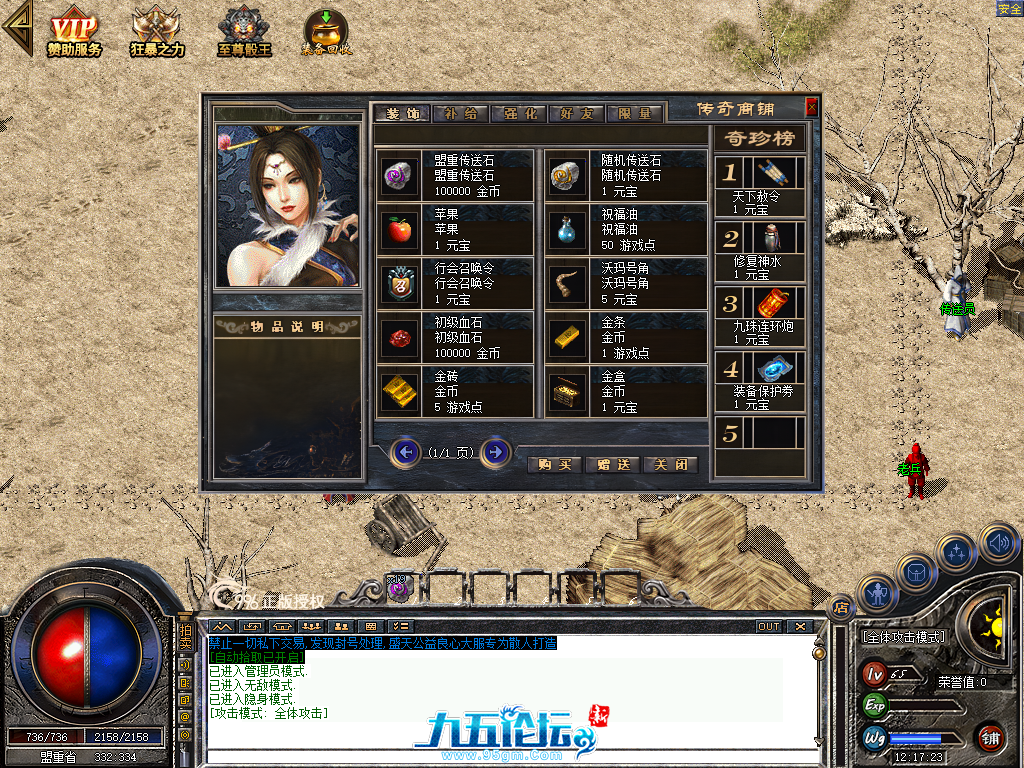
Task: Open the round red 铺 shop button
Action: point(991,737)
